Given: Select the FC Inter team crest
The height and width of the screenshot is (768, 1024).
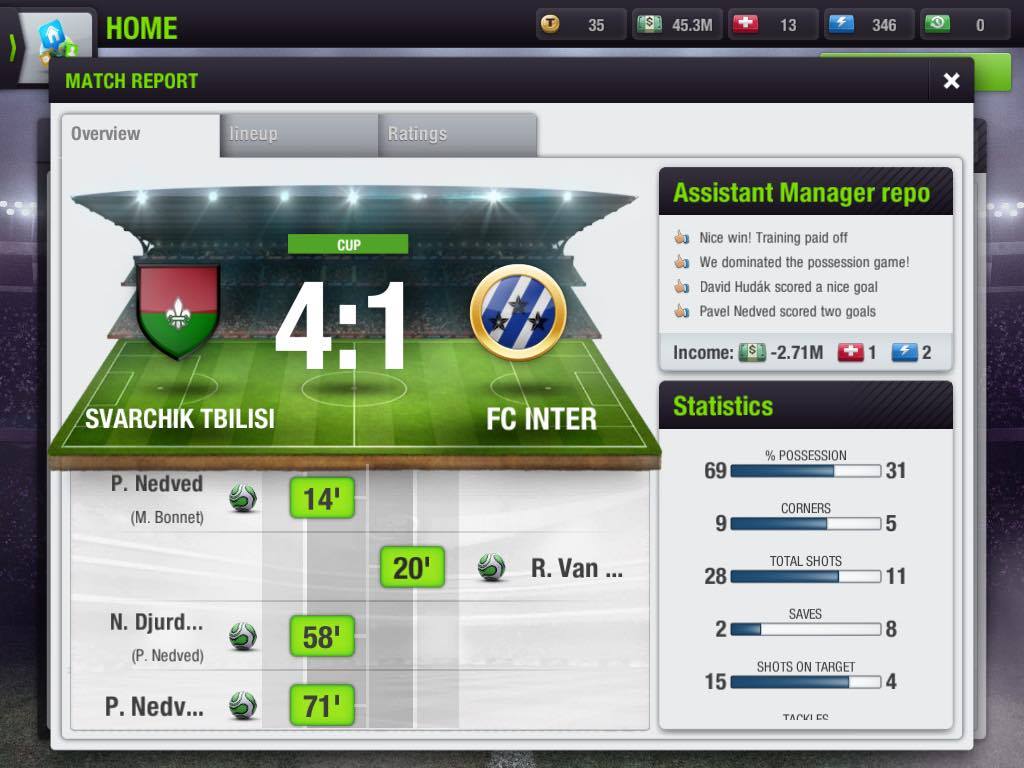Looking at the screenshot, I should click(x=517, y=313).
